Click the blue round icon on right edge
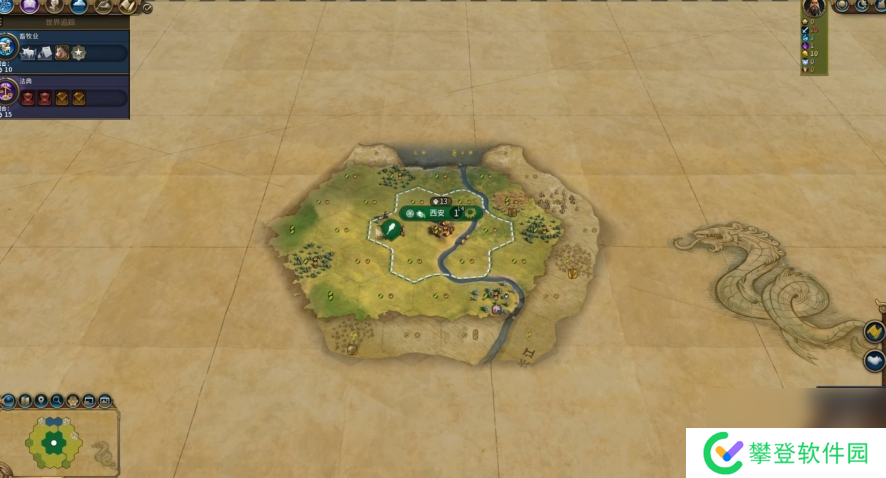The image size is (886, 478). pyautogui.click(x=875, y=361)
